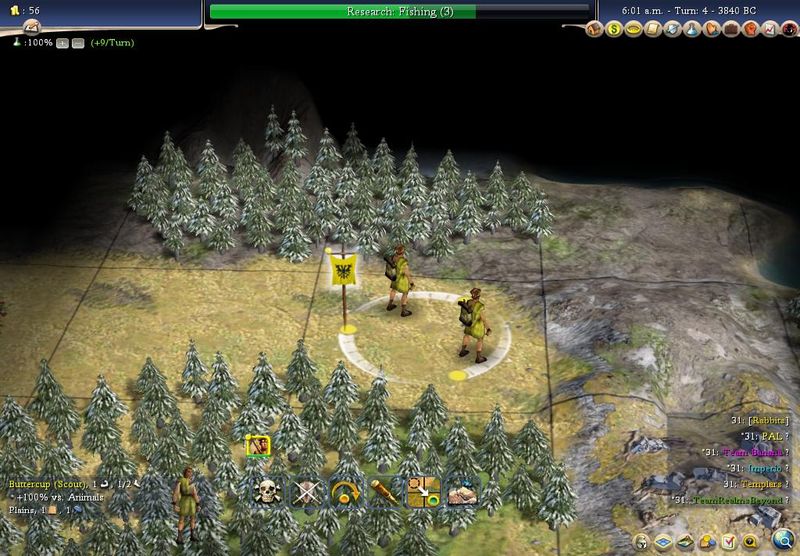
Task: Toggle the globe view magnifier button
Action: (781, 541)
